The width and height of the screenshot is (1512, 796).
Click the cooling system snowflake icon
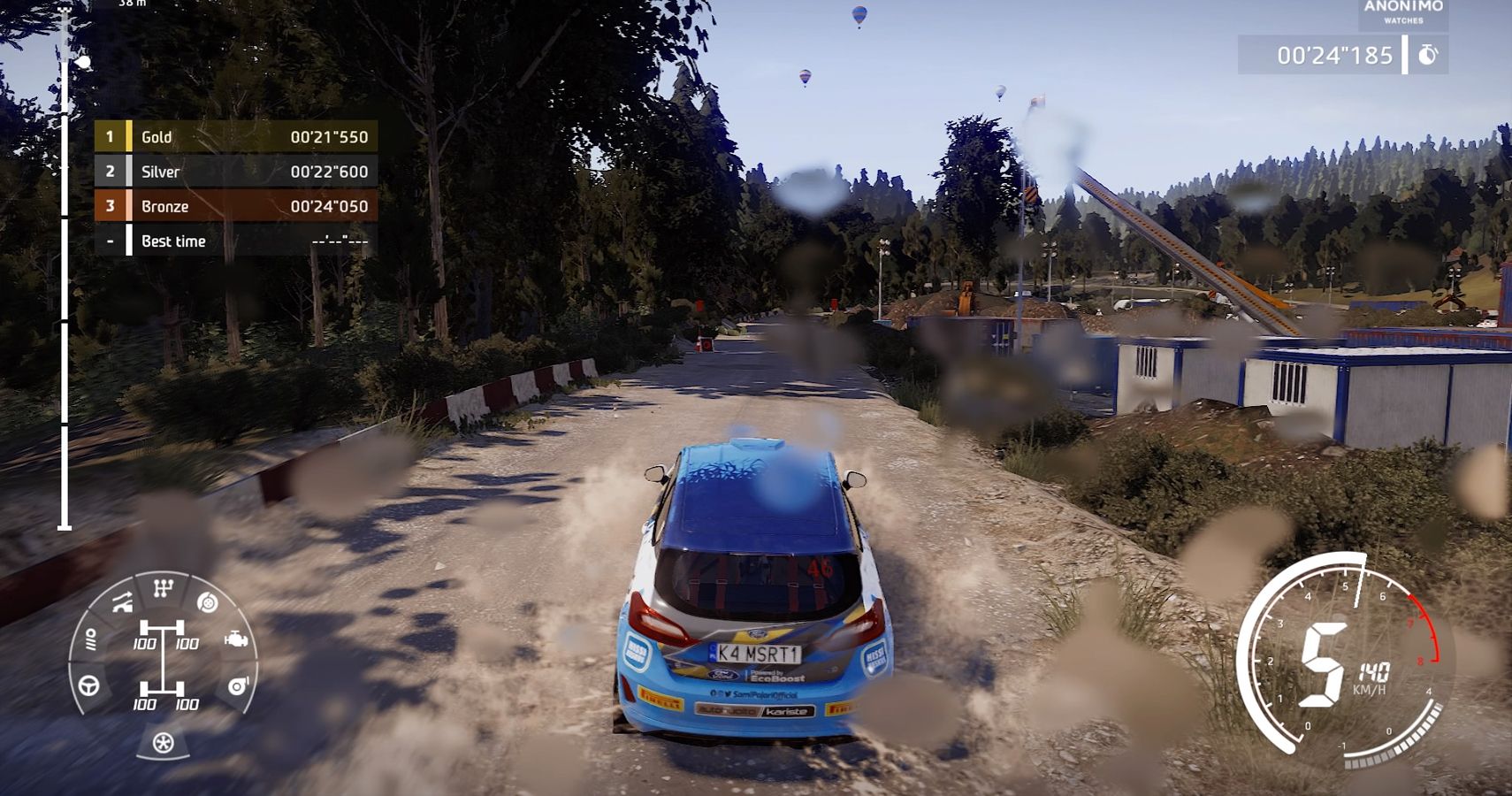click(x=164, y=743)
